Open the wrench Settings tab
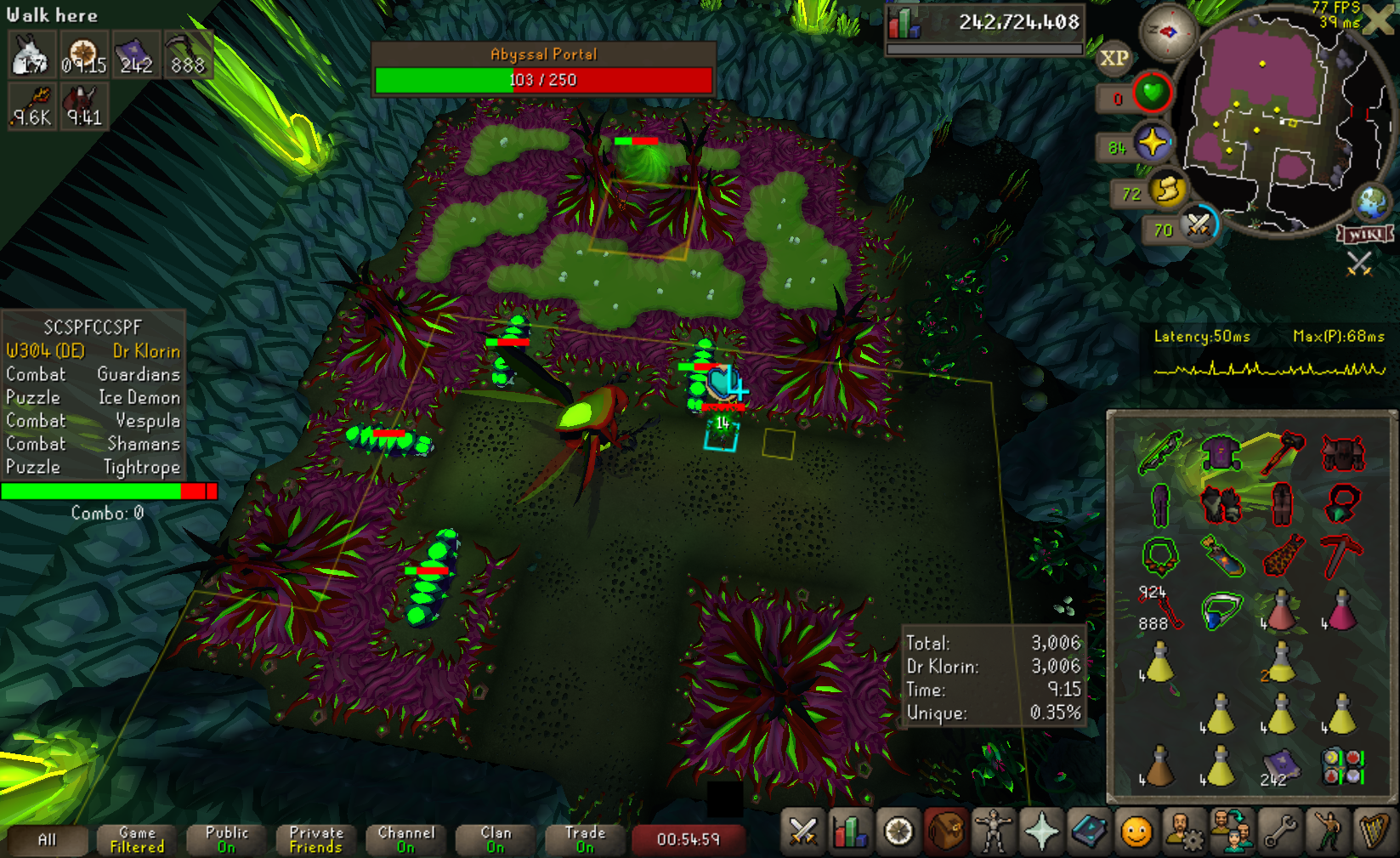Viewport: 1400px width, 858px height. [x=1280, y=832]
